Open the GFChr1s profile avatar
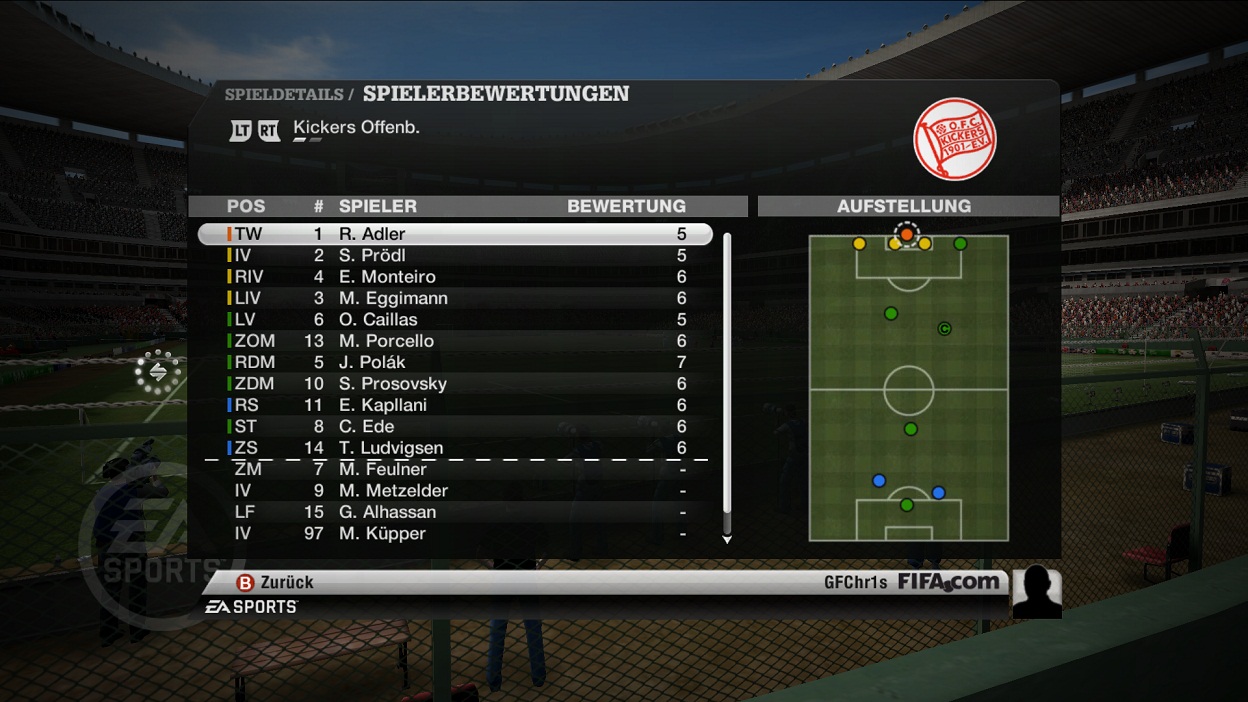The width and height of the screenshot is (1248, 702). pos(1036,592)
